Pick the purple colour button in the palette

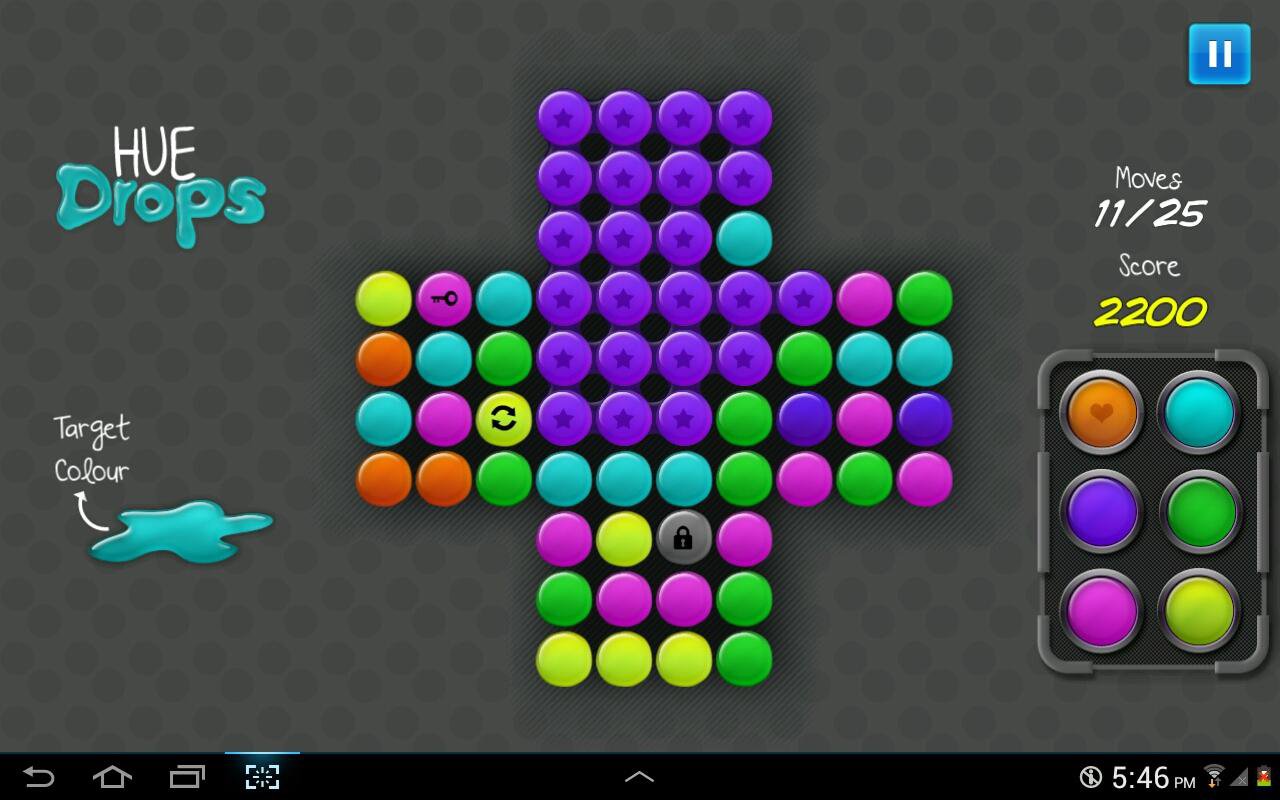1102,511
